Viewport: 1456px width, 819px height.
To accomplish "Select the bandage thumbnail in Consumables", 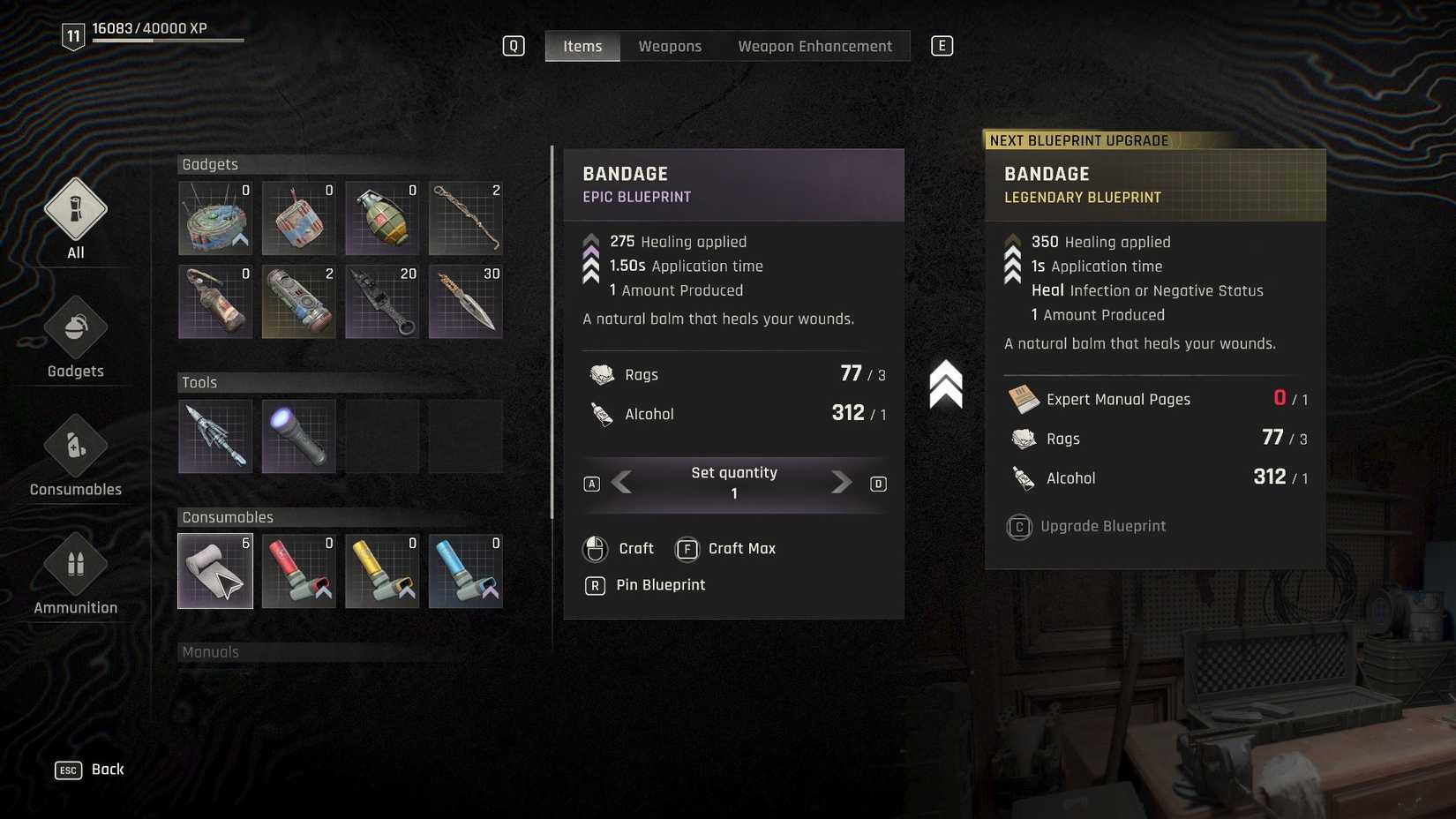I will (215, 571).
